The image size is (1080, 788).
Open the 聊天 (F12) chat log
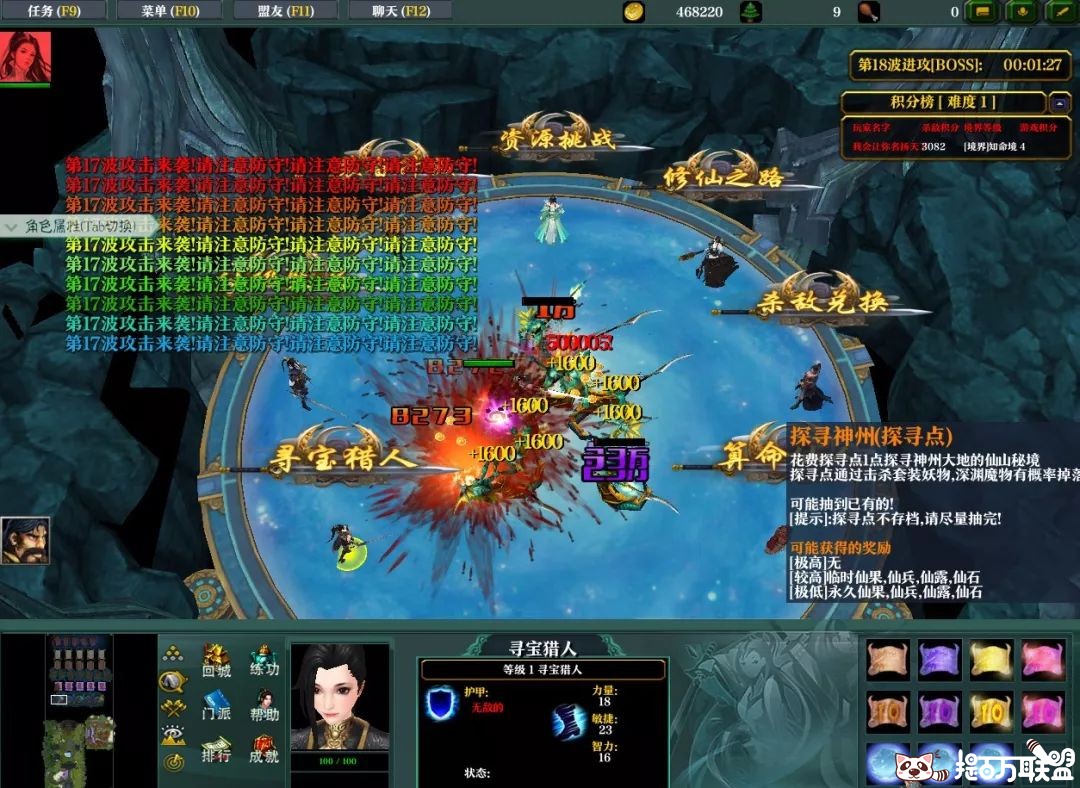(x=401, y=11)
